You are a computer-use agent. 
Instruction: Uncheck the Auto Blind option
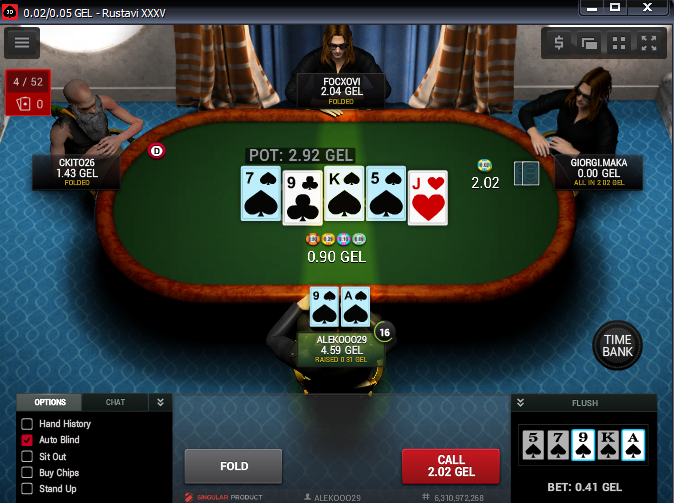point(27,440)
